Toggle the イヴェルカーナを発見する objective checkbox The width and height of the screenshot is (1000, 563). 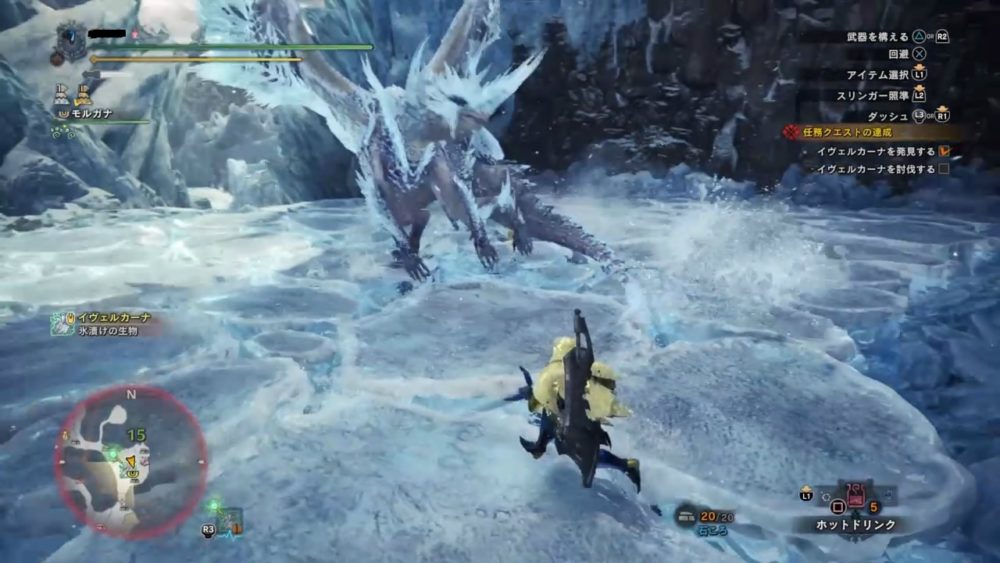pos(943,151)
